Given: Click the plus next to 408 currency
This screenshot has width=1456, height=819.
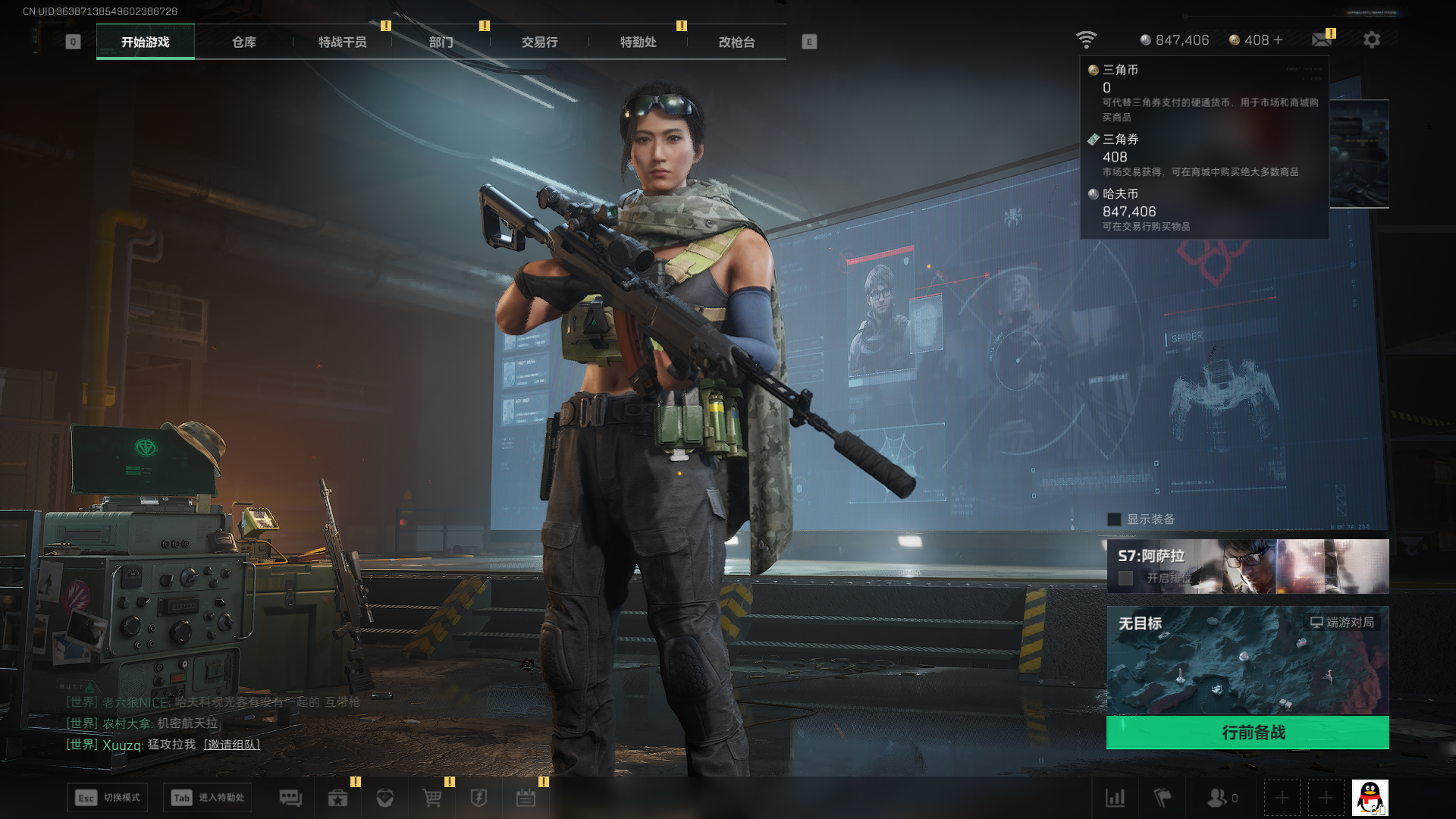Looking at the screenshot, I should tap(1279, 39).
